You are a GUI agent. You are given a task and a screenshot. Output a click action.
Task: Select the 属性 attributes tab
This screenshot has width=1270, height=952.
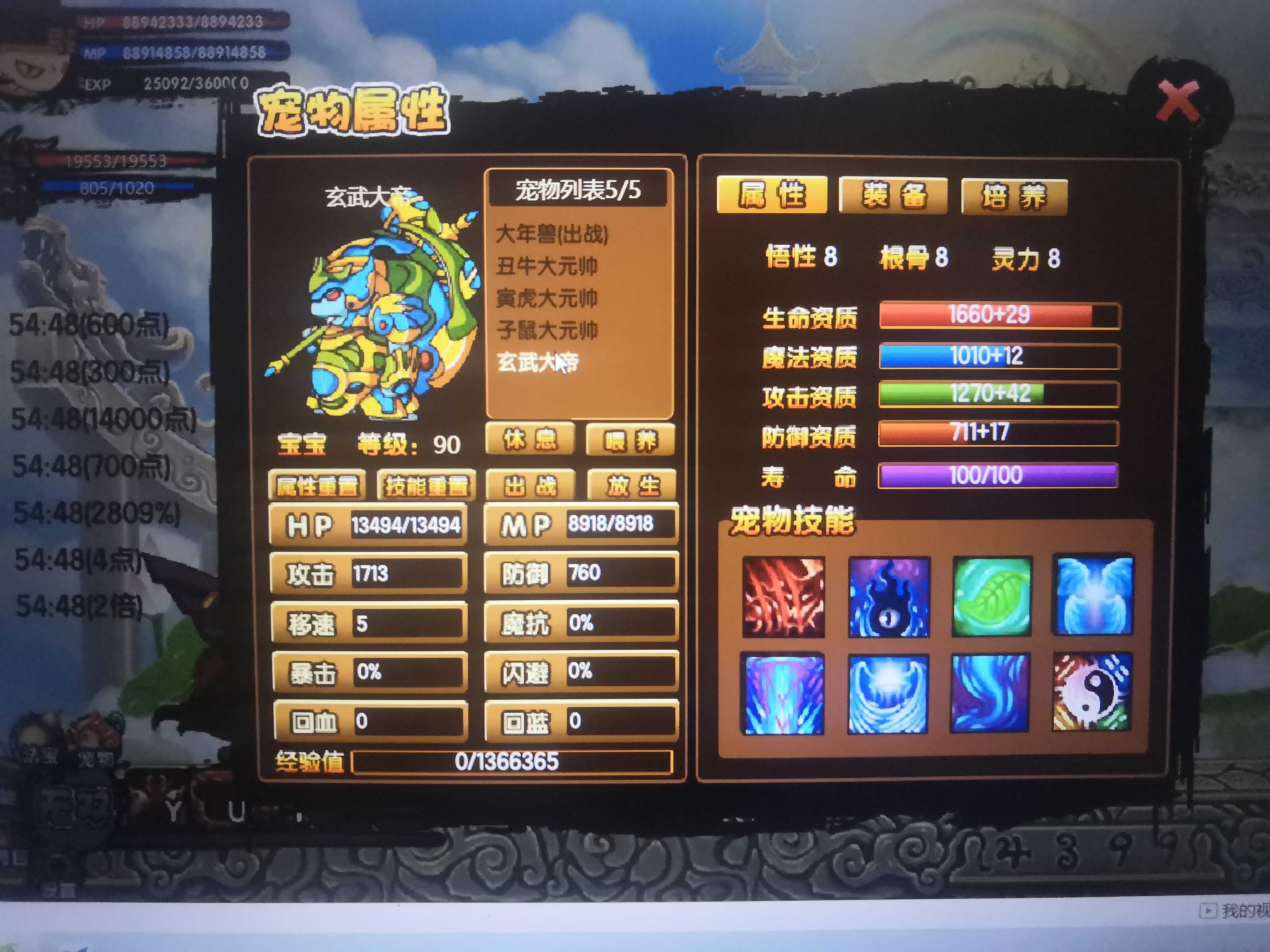click(771, 194)
